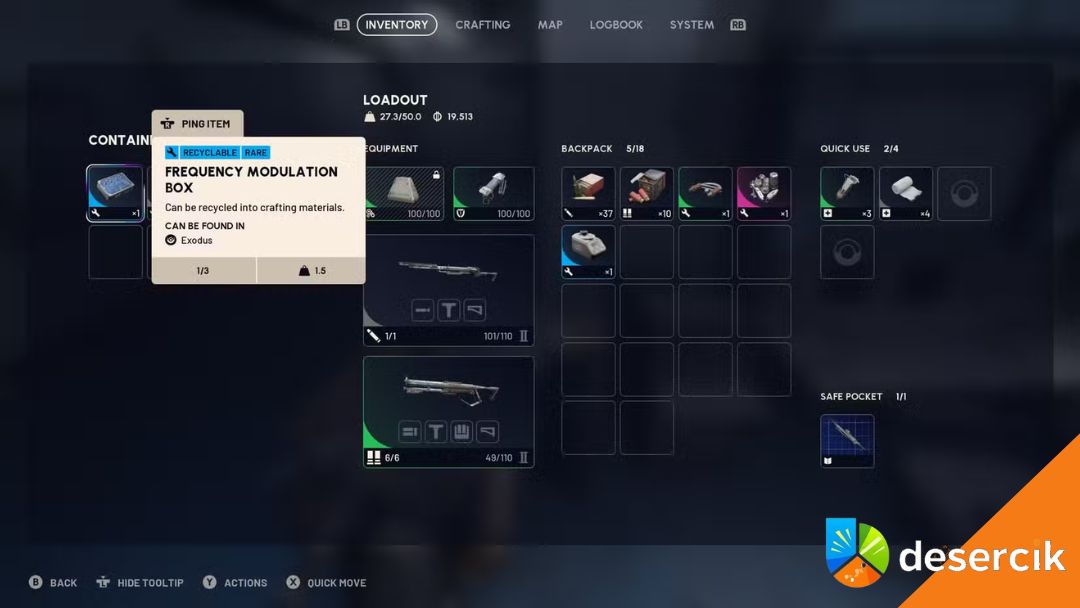This screenshot has width=1080, height=608.
Task: Select the ammo box stack of 37
Action: (x=588, y=193)
